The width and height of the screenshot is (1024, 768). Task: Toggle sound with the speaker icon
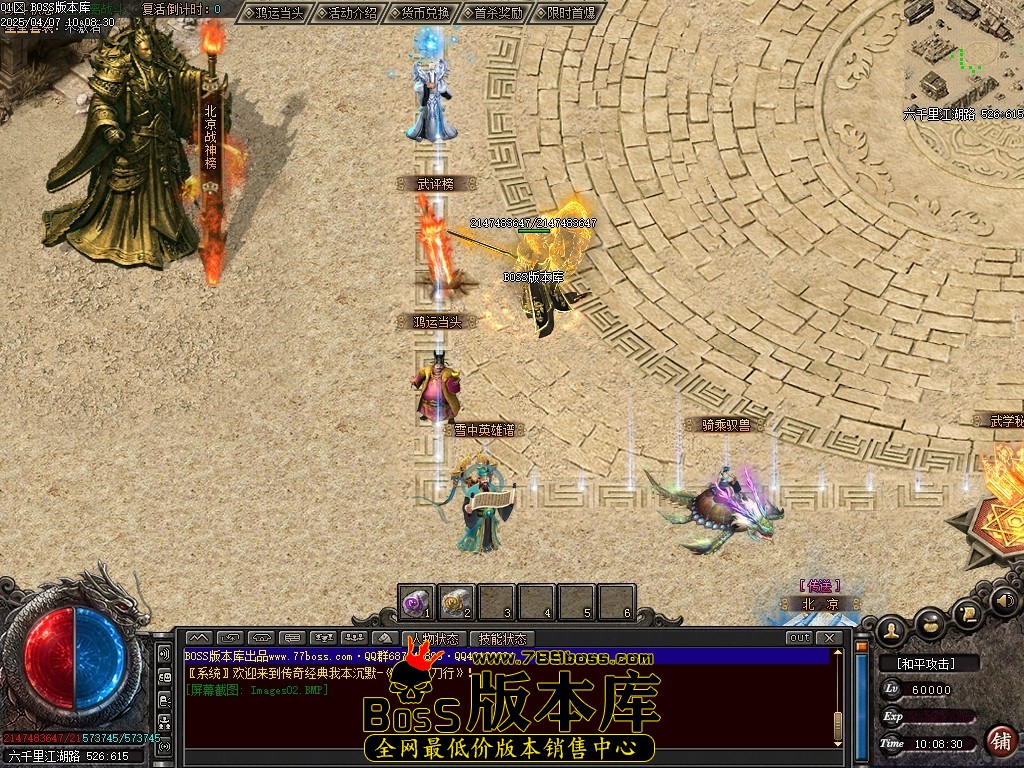tap(1005, 601)
